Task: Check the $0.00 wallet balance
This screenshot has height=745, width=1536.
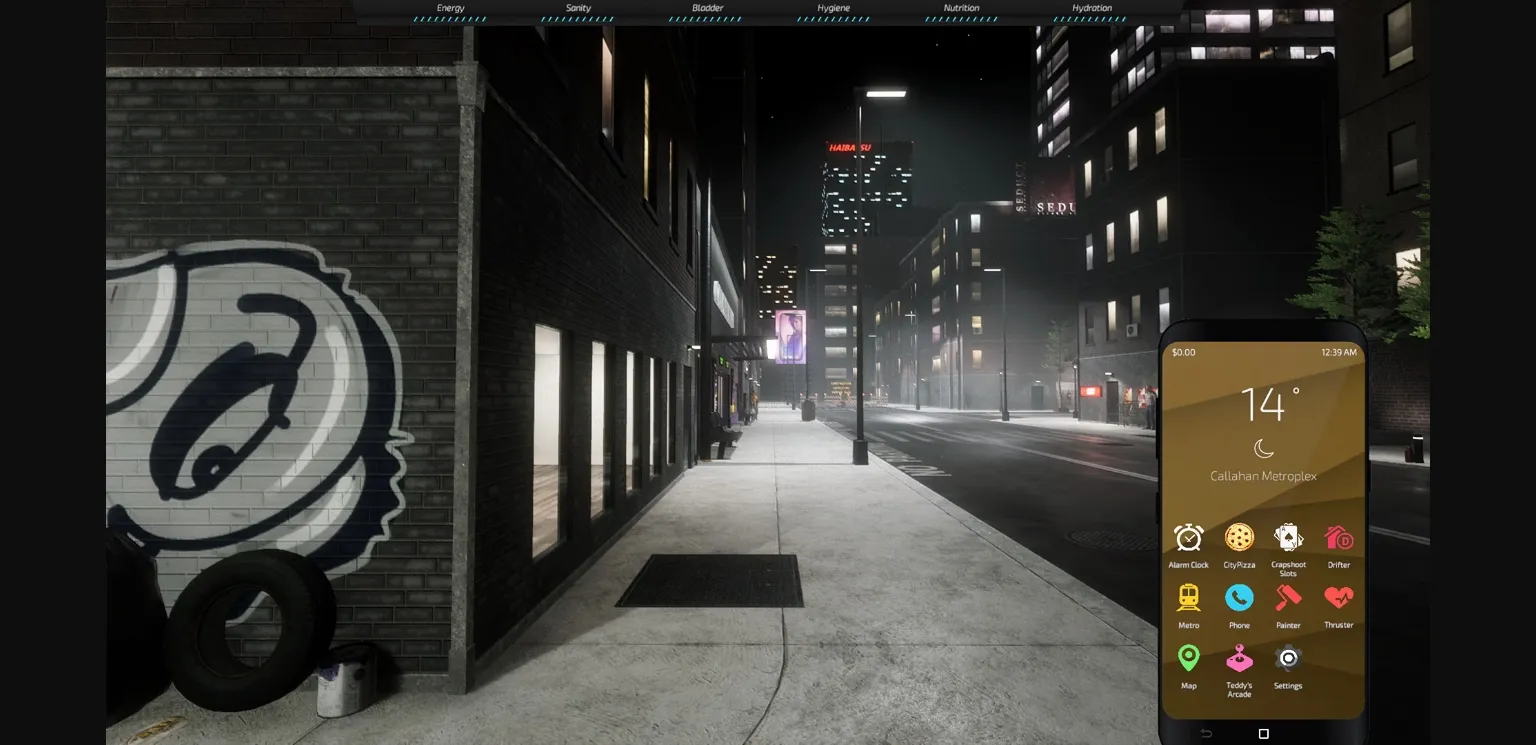Action: (x=1181, y=352)
